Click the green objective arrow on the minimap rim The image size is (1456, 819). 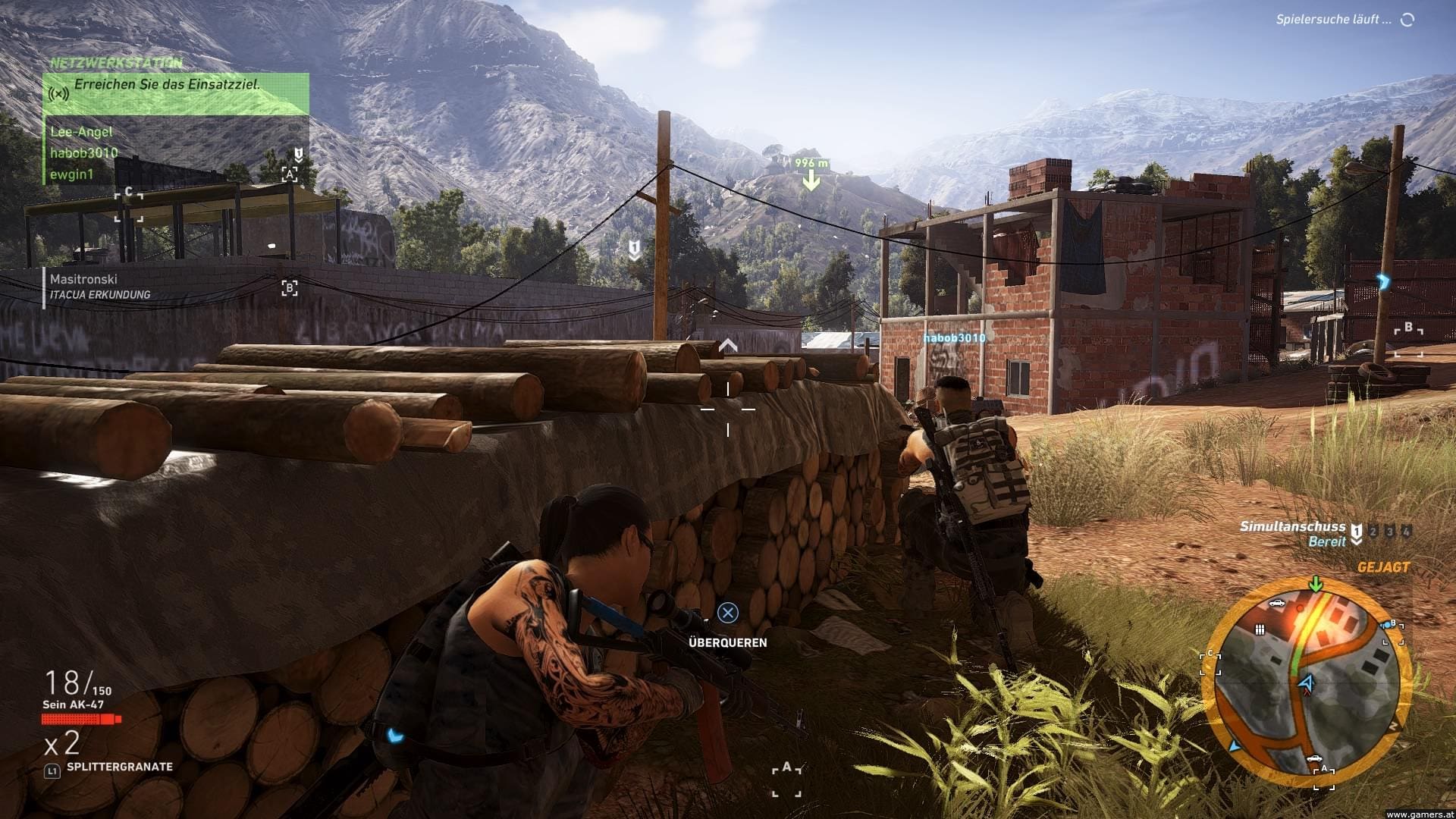pyautogui.click(x=1316, y=584)
